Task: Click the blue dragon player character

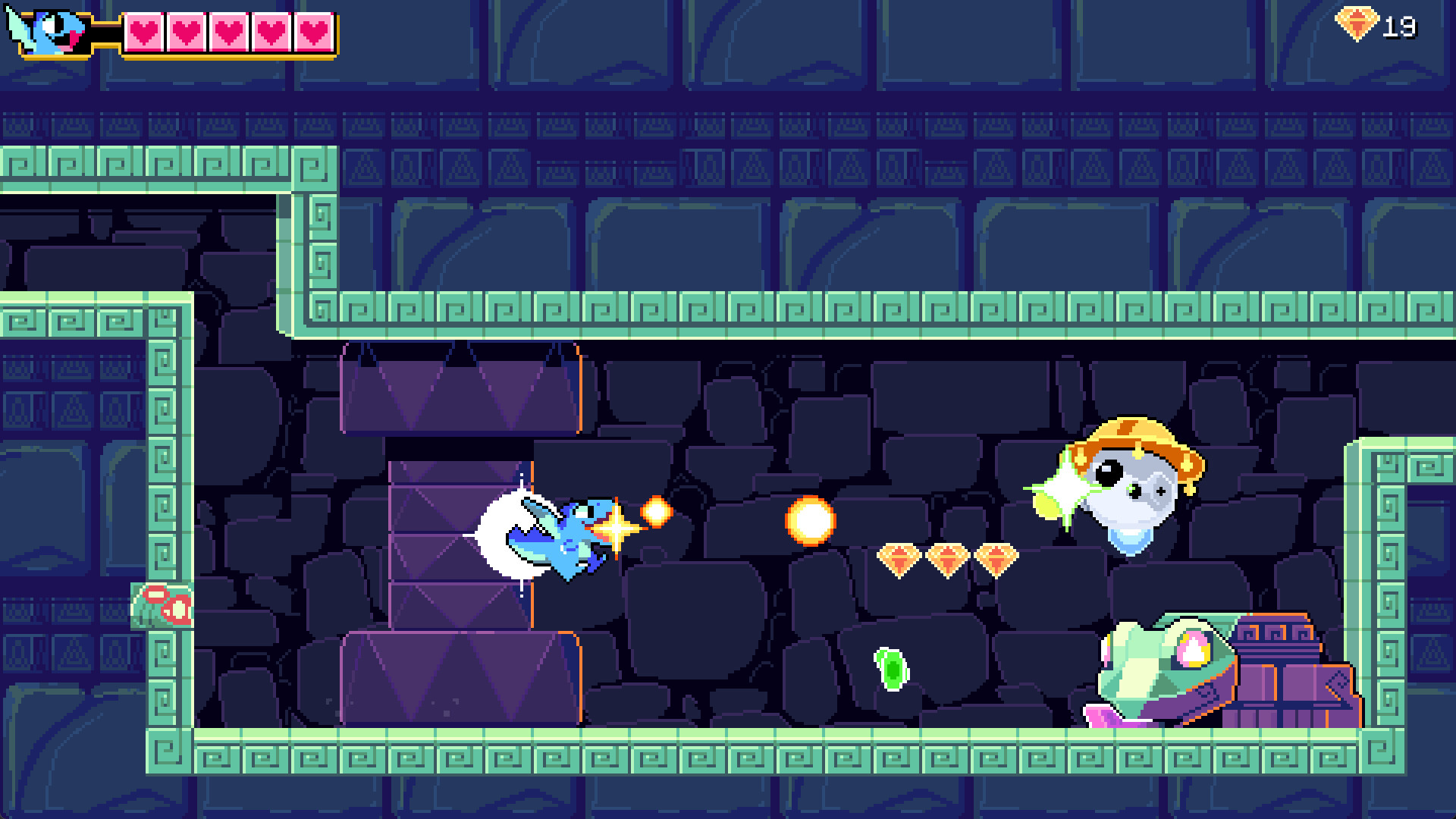Action: pos(573,542)
